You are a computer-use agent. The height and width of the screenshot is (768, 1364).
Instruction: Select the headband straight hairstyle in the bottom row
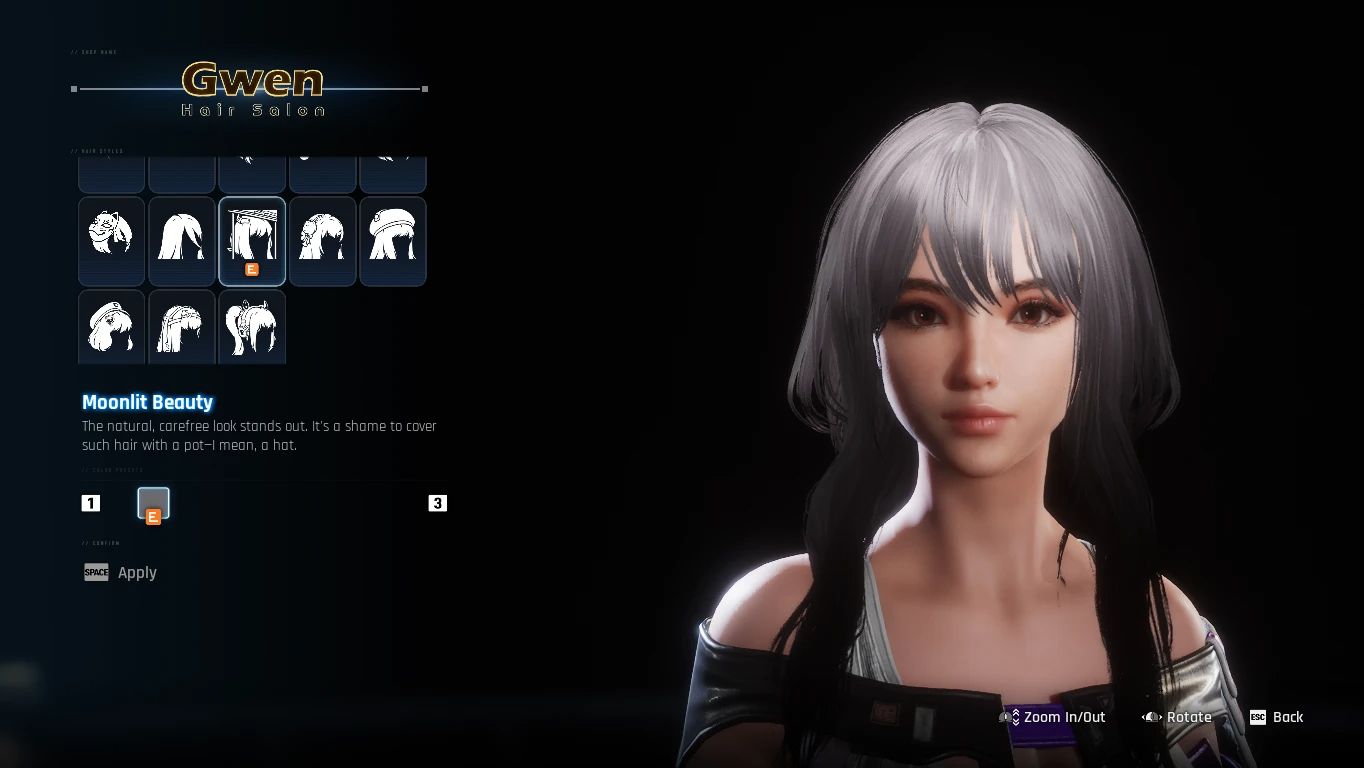coord(181,327)
